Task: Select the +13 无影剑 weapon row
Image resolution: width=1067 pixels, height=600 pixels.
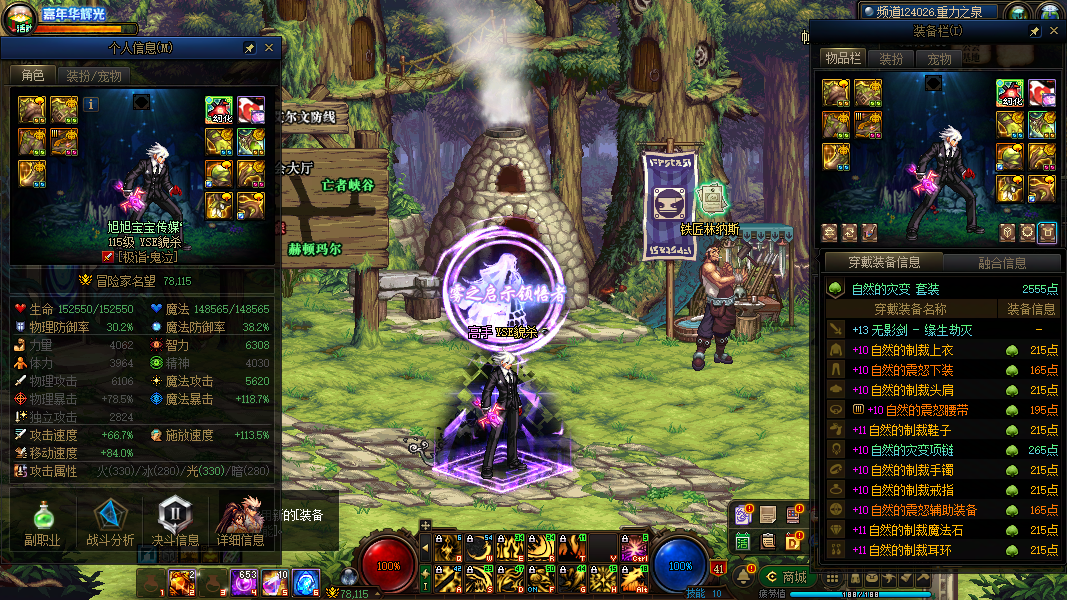Action: [x=940, y=330]
